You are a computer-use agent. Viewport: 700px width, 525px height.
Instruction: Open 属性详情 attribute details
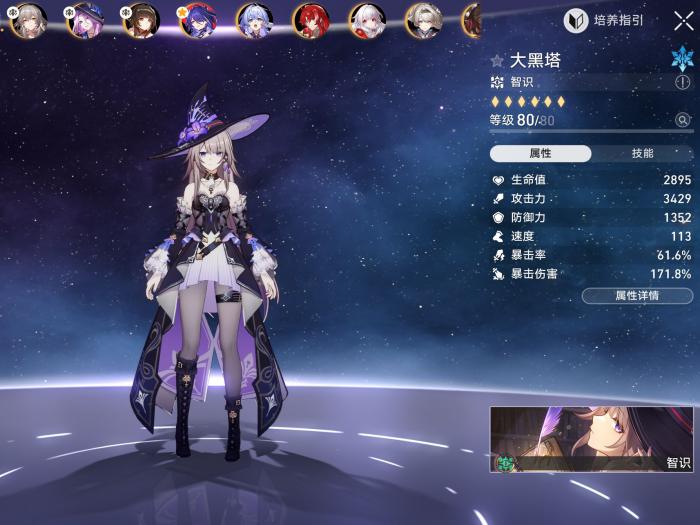tap(637, 296)
